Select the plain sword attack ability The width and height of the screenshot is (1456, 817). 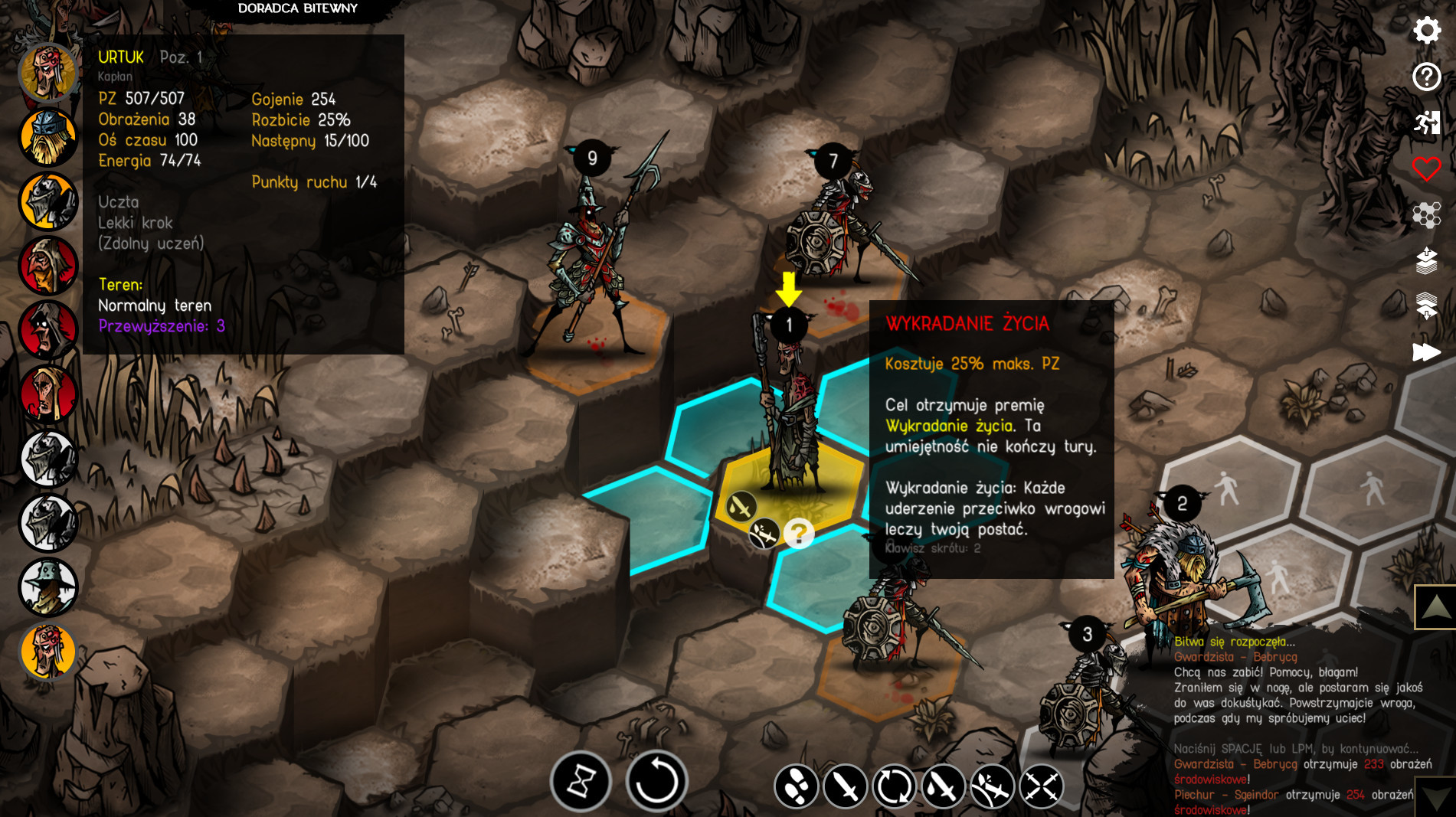tap(846, 786)
